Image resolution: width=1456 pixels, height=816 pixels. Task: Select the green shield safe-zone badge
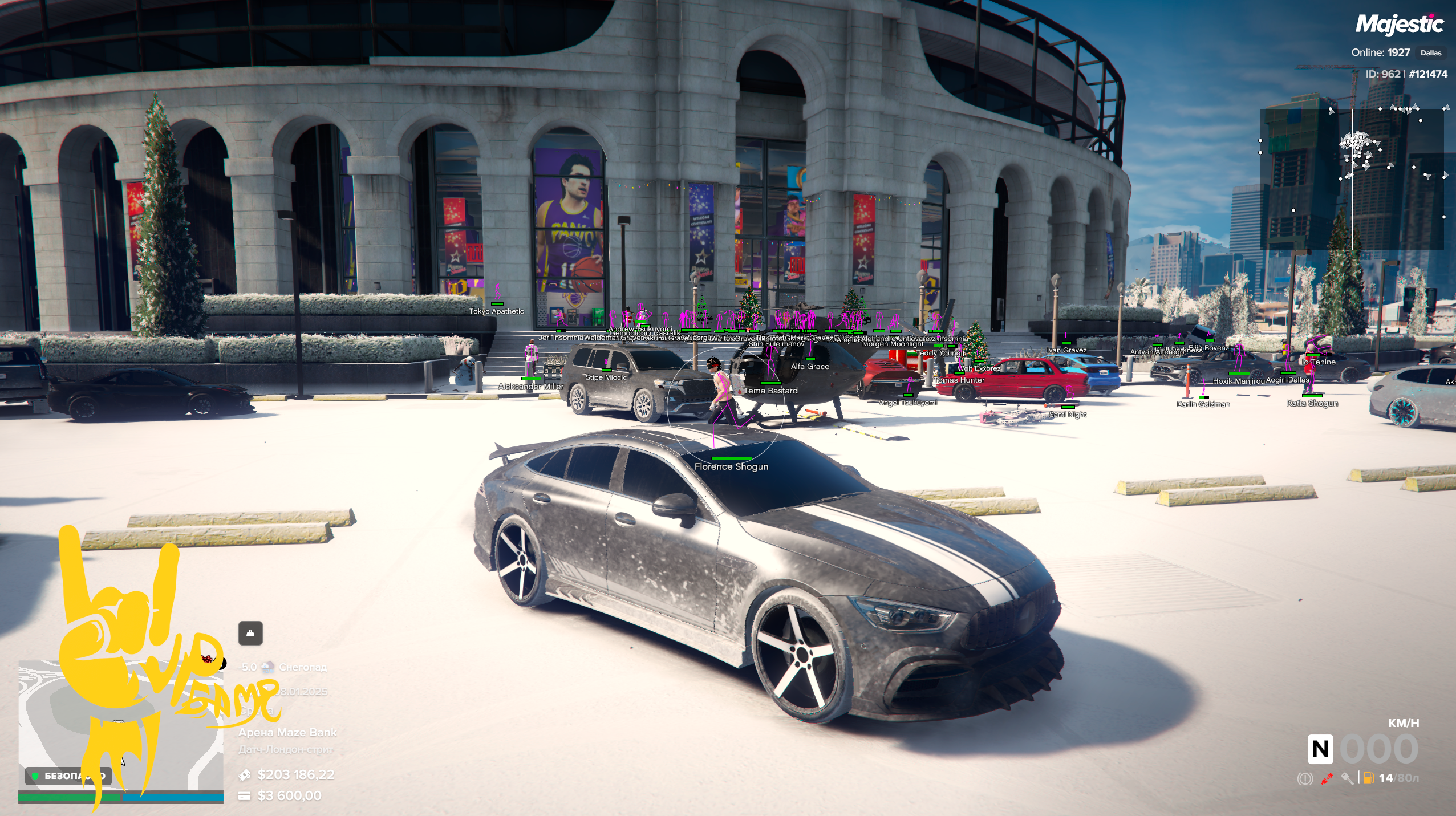point(35,776)
